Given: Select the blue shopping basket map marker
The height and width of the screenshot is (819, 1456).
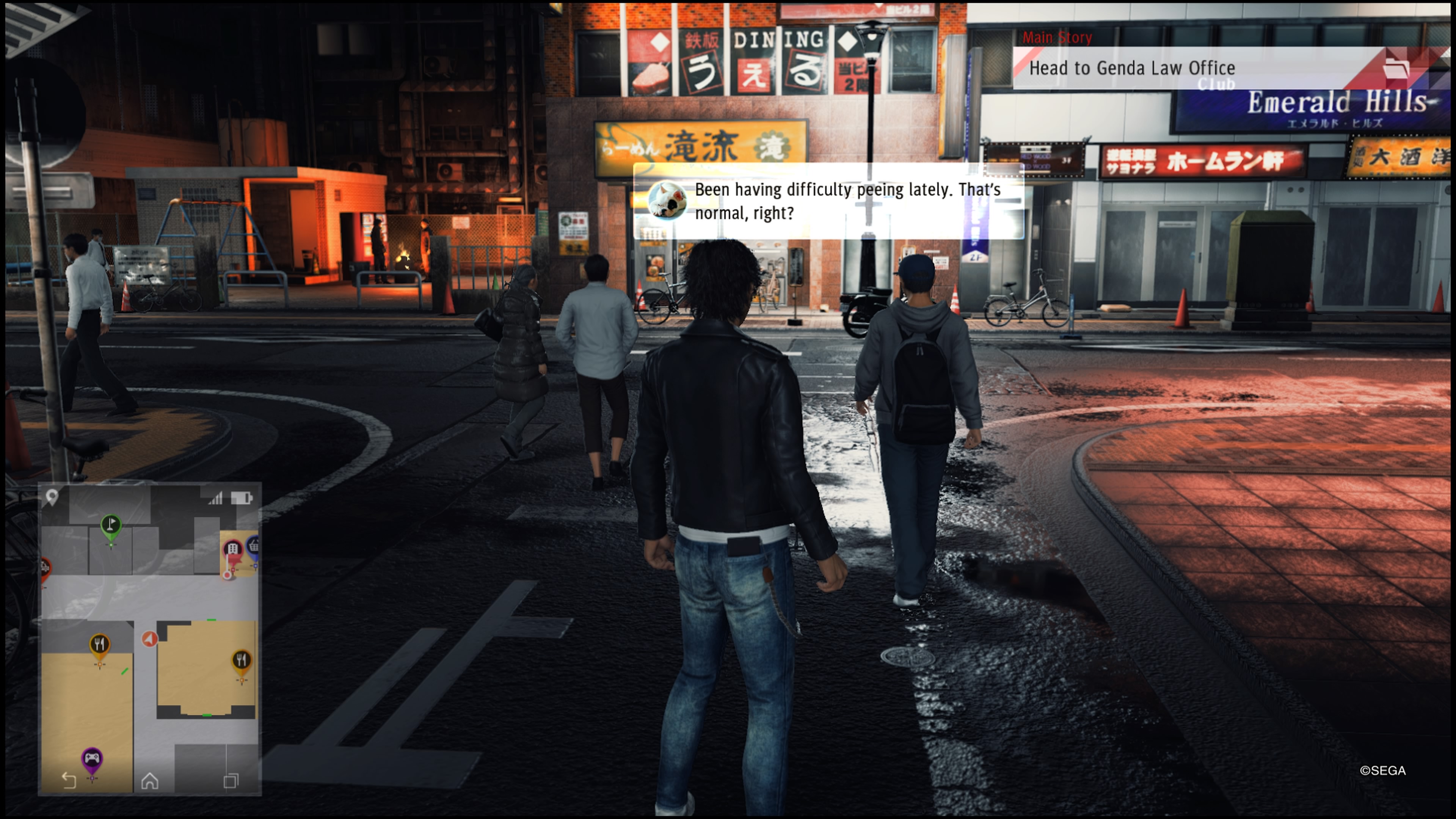Looking at the screenshot, I should (x=254, y=546).
